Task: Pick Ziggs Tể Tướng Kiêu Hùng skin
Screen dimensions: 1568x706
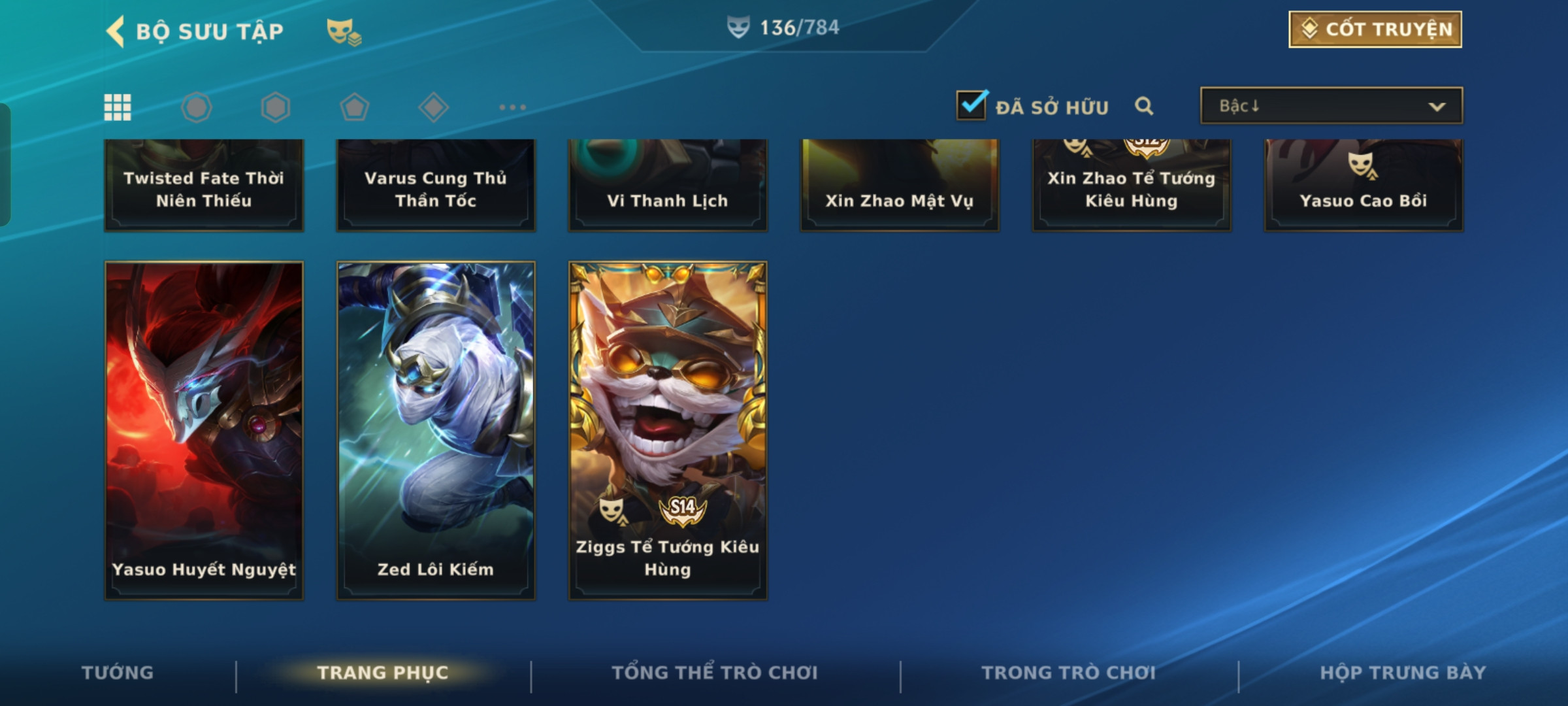Action: click(668, 430)
